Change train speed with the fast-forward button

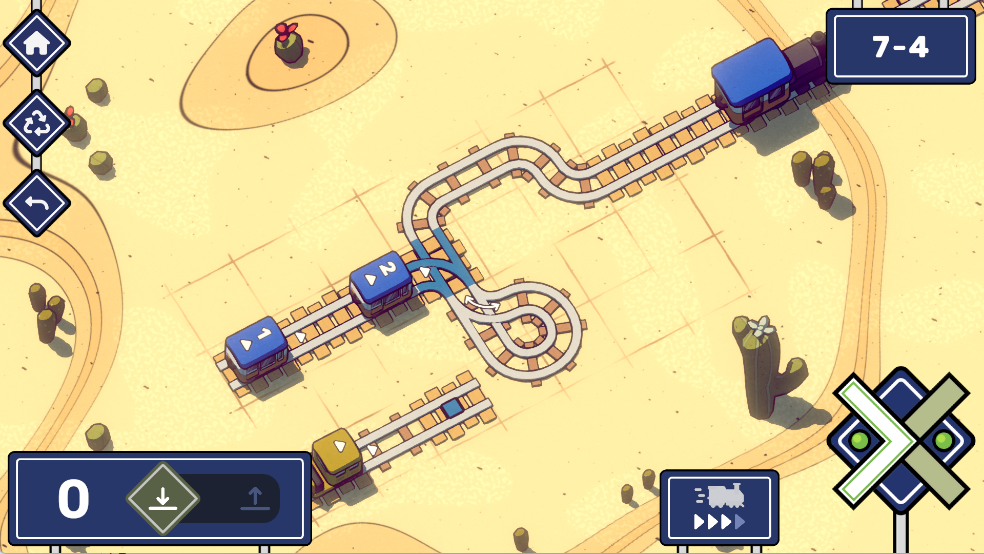[x=719, y=507]
